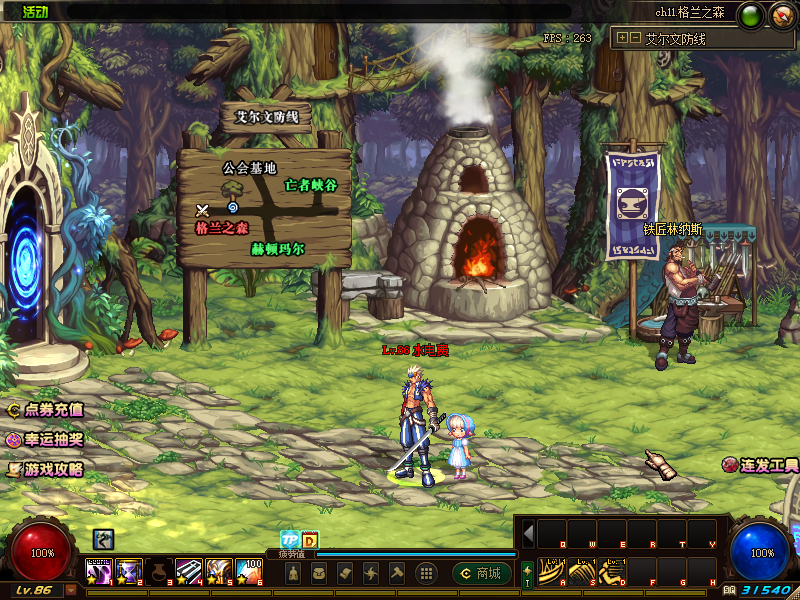Open the 幸运抽奖 lucky draw
The height and width of the screenshot is (600, 800).
[x=45, y=439]
